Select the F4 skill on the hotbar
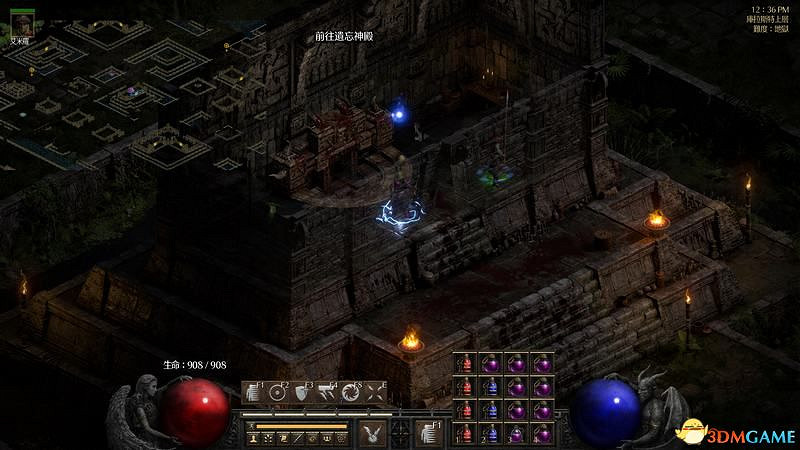 (x=327, y=392)
